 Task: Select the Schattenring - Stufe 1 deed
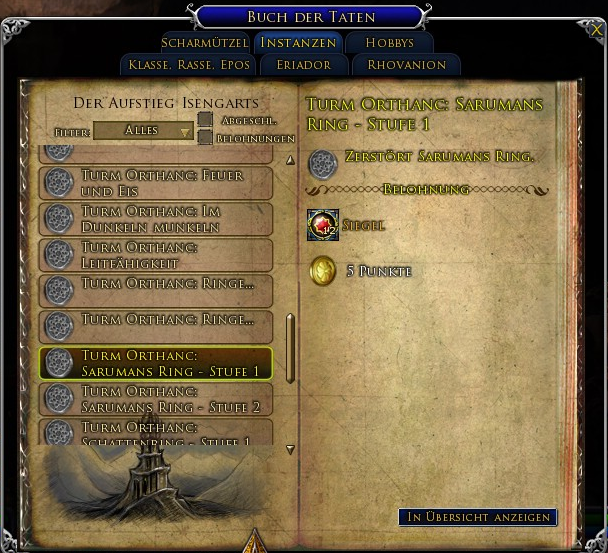coord(156,432)
